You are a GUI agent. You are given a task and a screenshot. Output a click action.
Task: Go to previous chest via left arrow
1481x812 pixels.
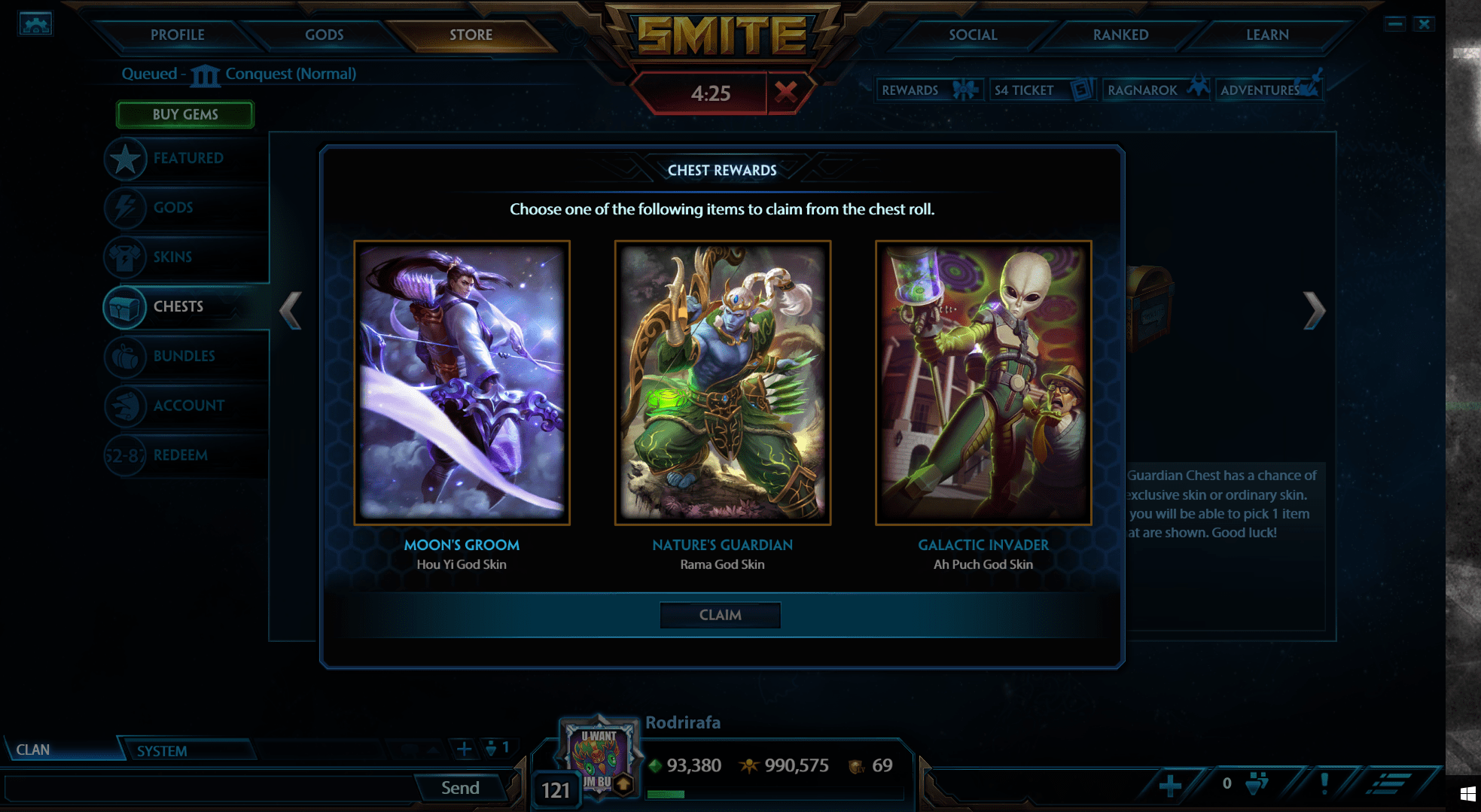[288, 309]
